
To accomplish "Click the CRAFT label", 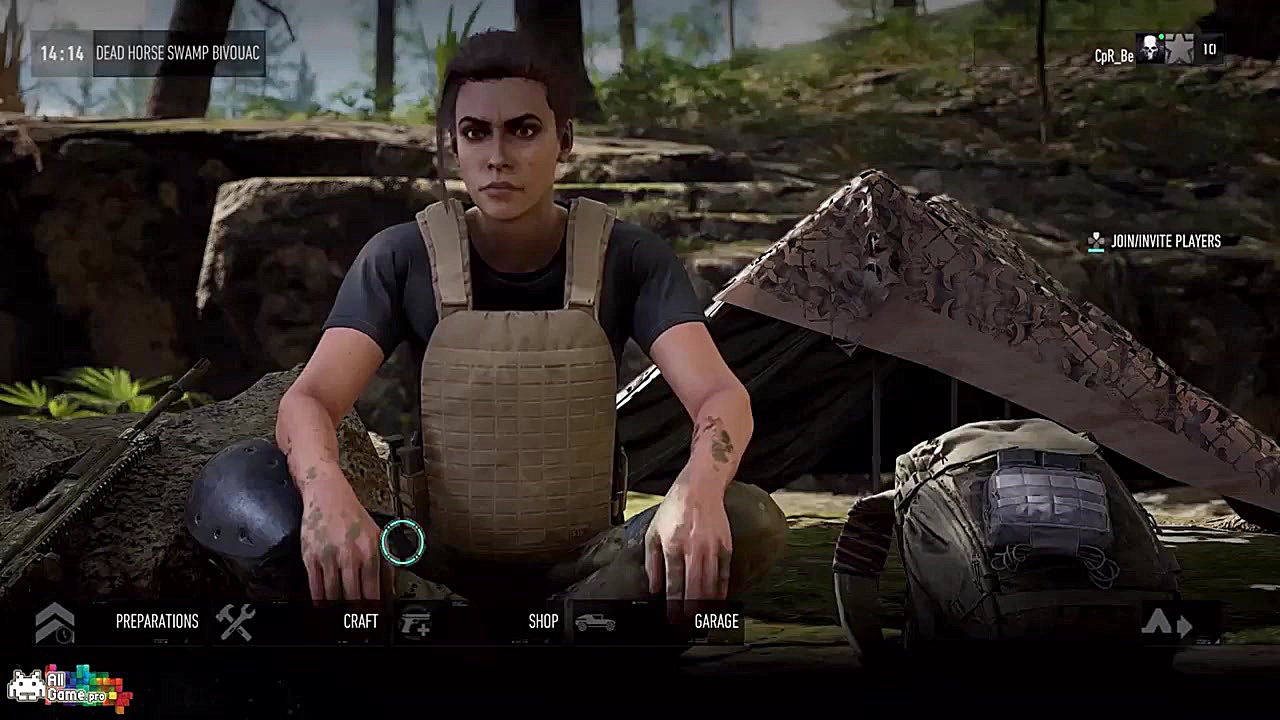I will tap(362, 620).
